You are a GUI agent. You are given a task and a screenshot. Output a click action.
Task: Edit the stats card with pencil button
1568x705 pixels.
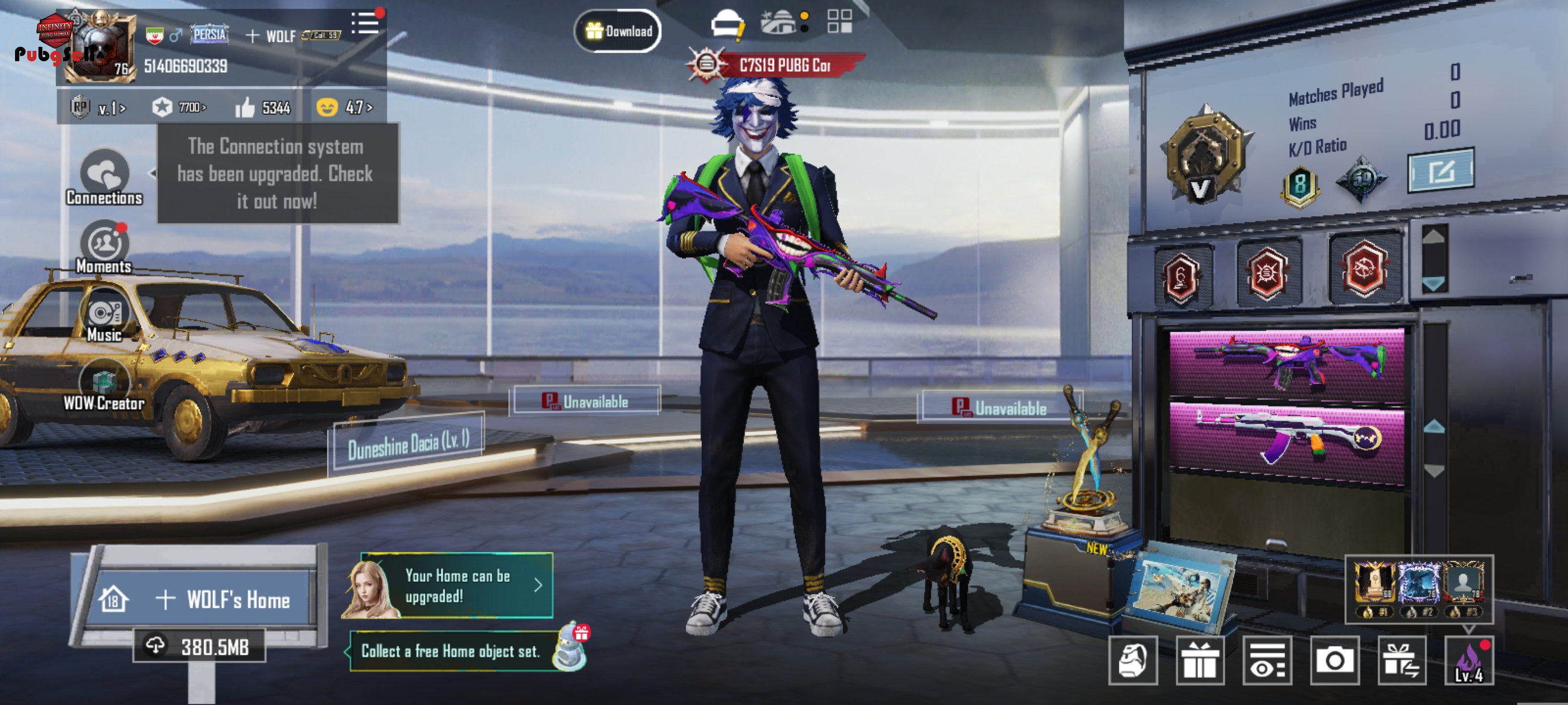point(1441,171)
